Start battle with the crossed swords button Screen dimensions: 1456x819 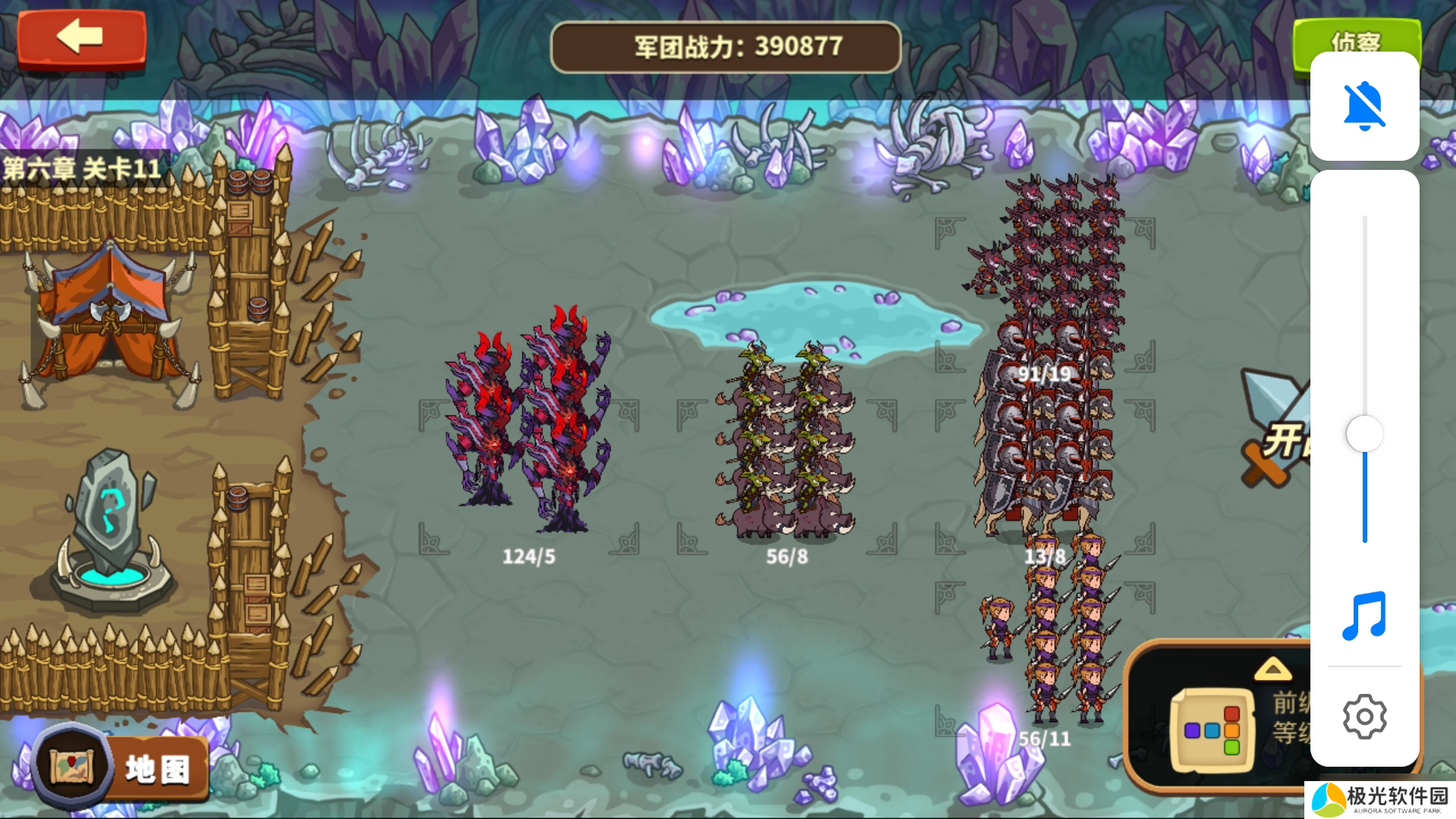1276,428
